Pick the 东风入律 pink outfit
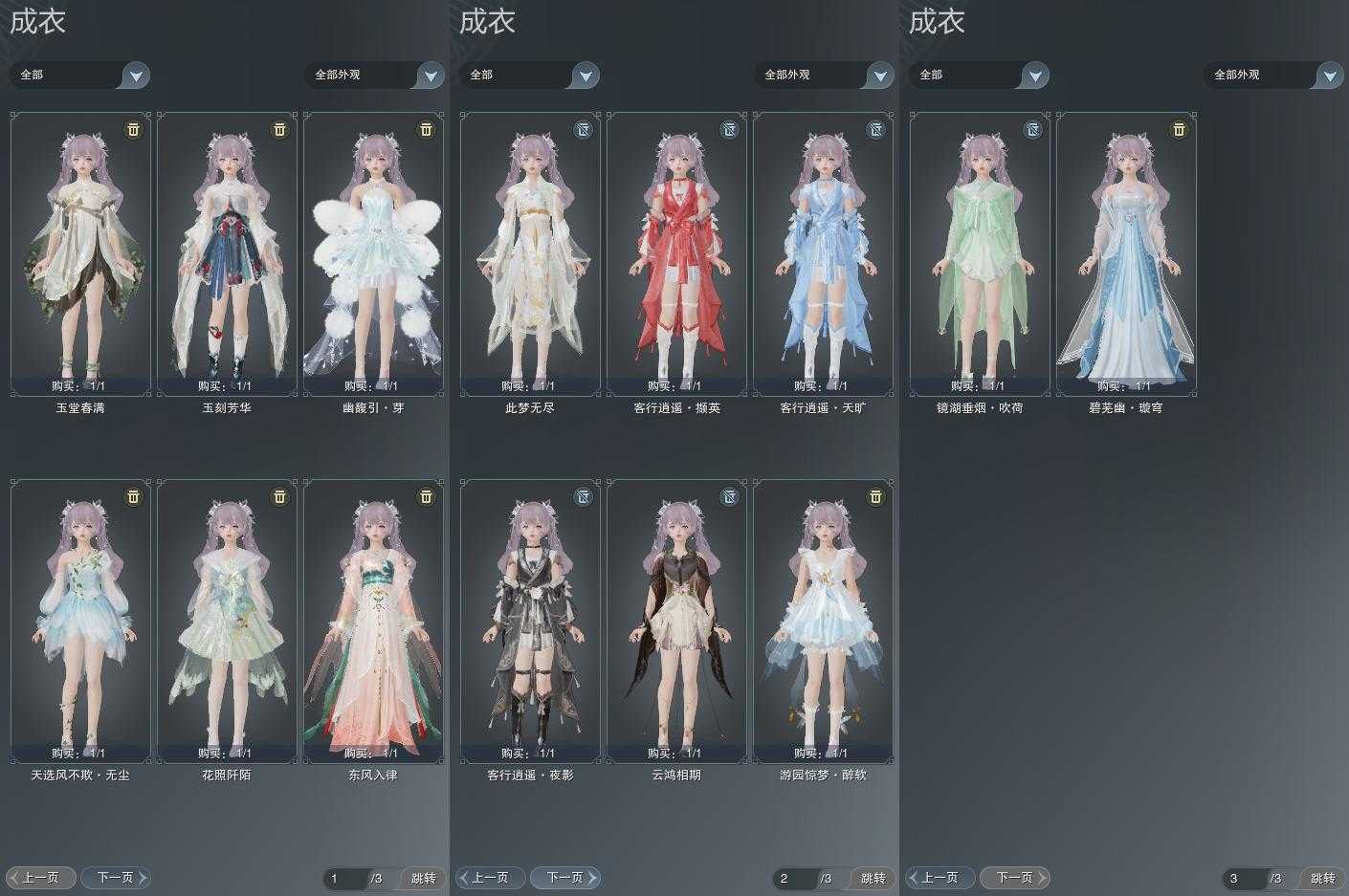Screen dimensions: 1349x896 coord(373,621)
